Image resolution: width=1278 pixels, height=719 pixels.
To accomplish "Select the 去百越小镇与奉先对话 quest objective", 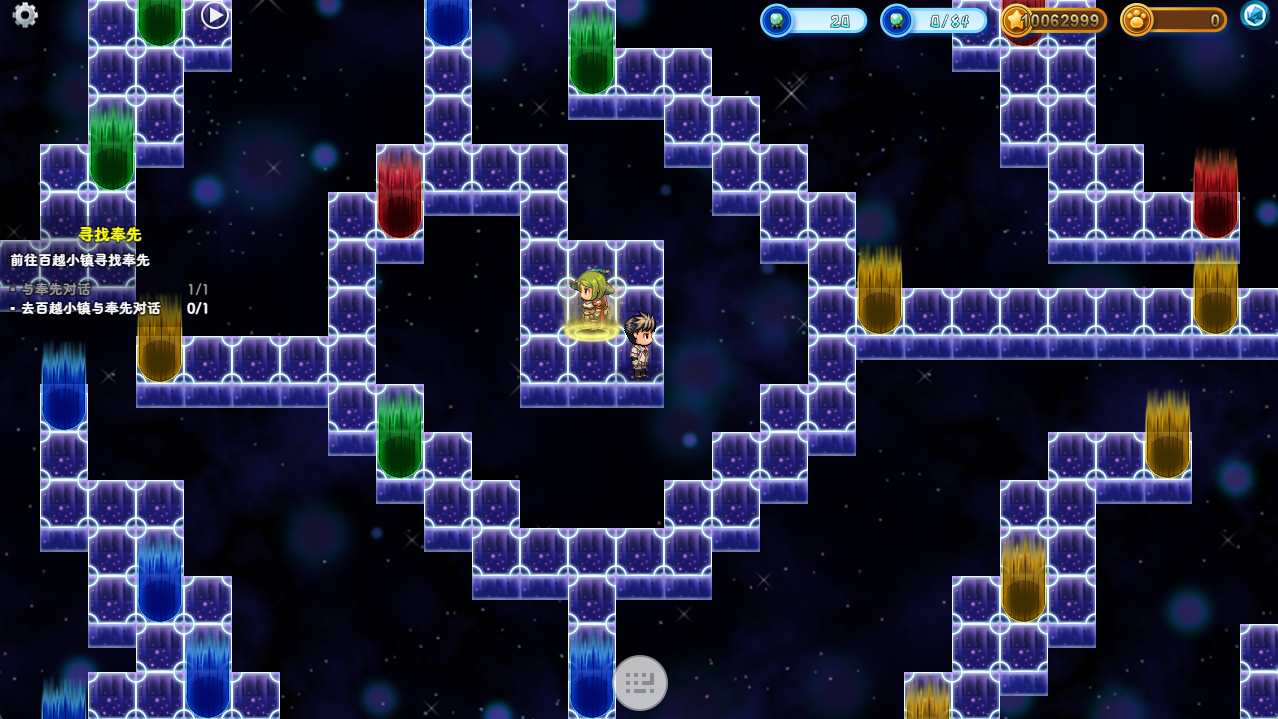I will [91, 308].
